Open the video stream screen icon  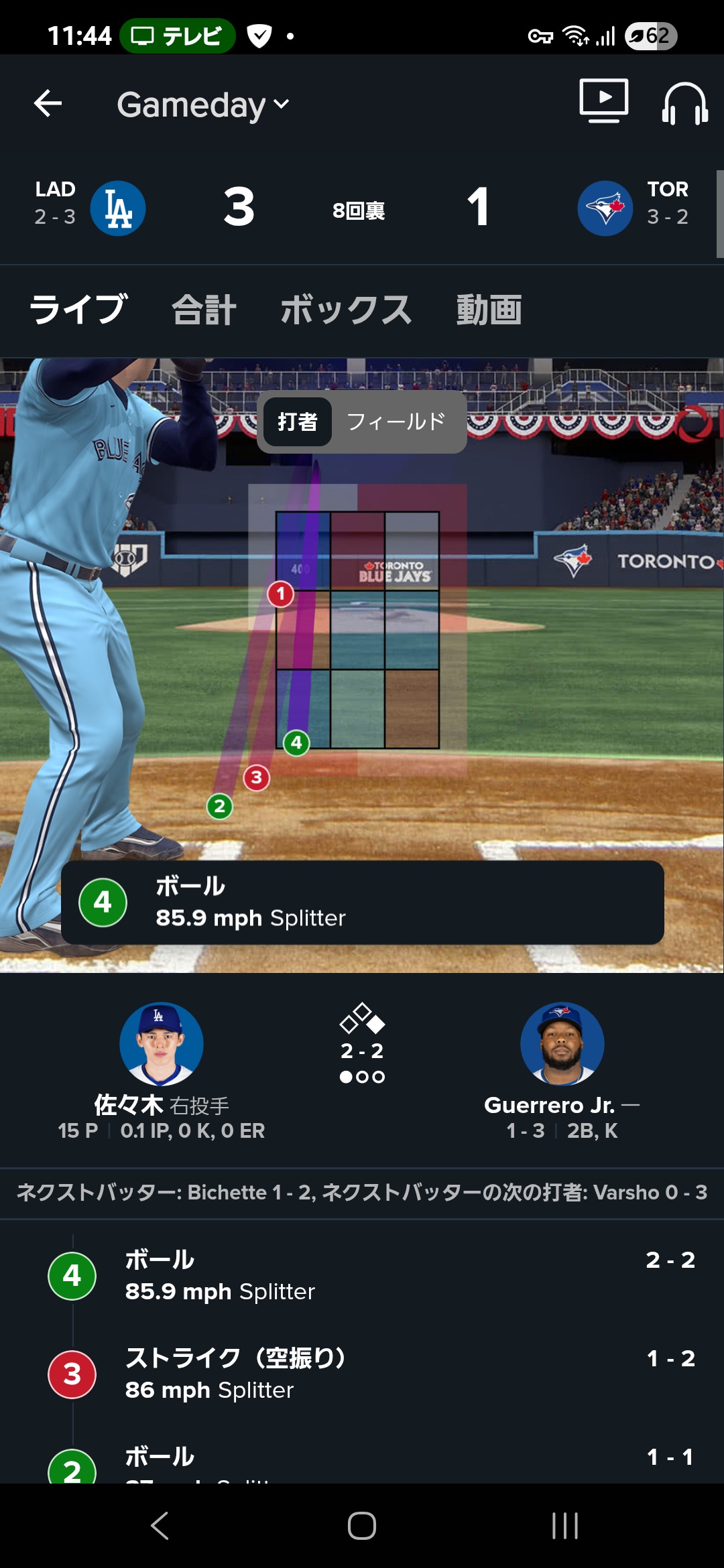(x=603, y=101)
